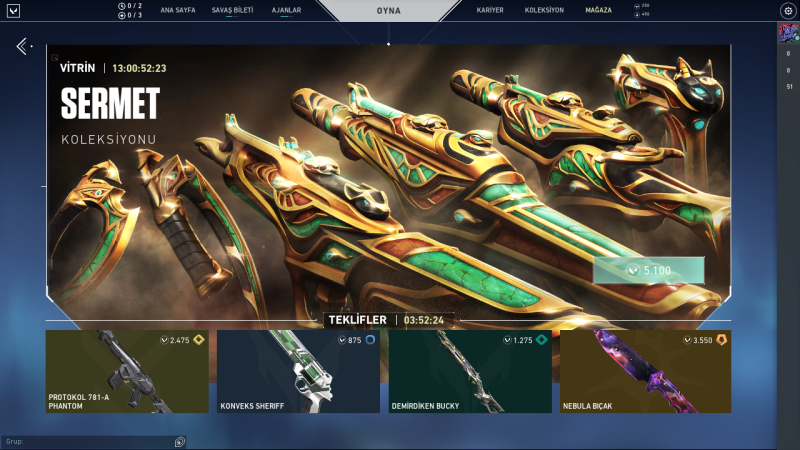View the Demirdiken Bucky offer
This screenshot has width=800, height=450.
(x=470, y=371)
